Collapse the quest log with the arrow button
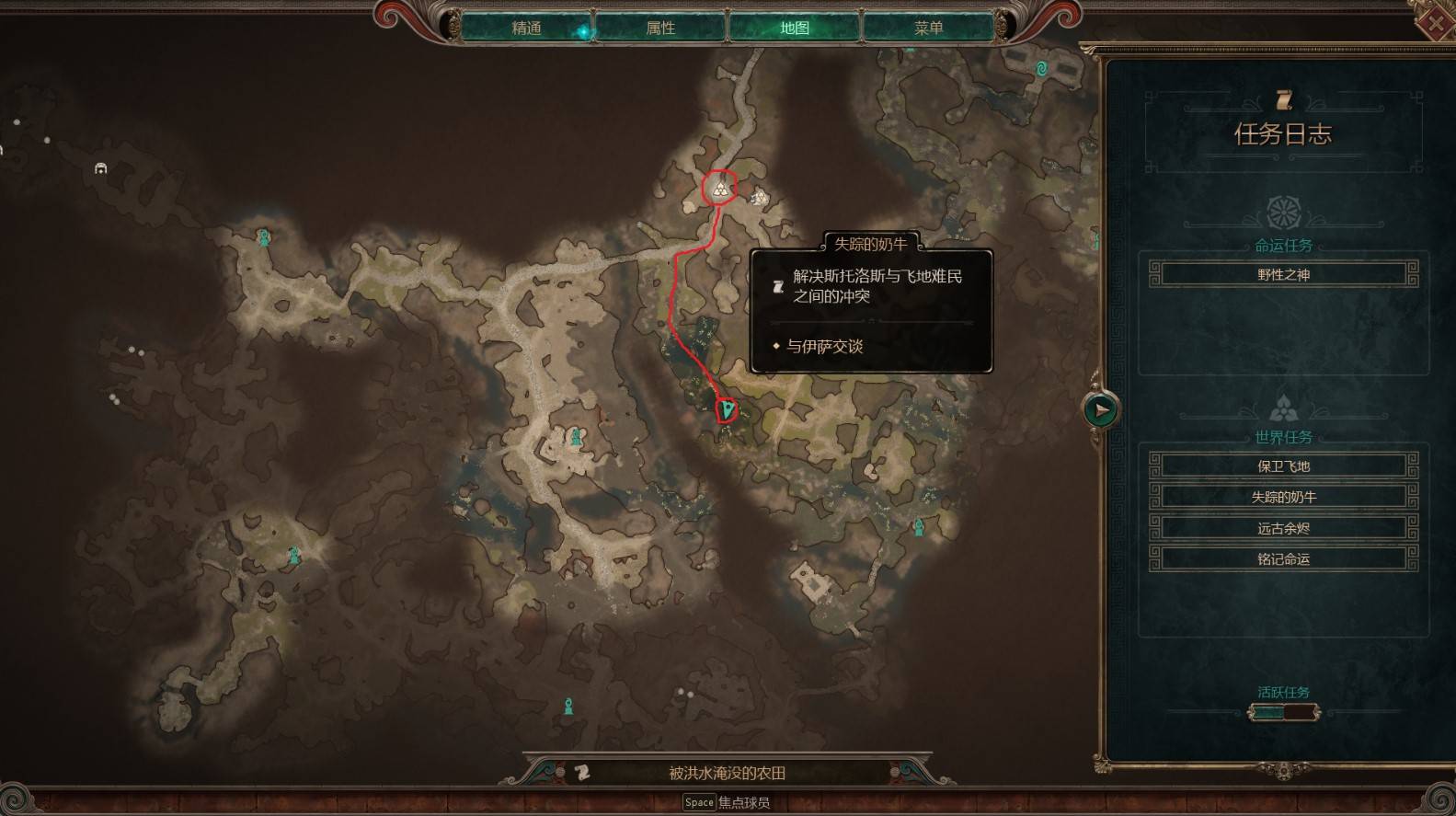 tap(1101, 409)
